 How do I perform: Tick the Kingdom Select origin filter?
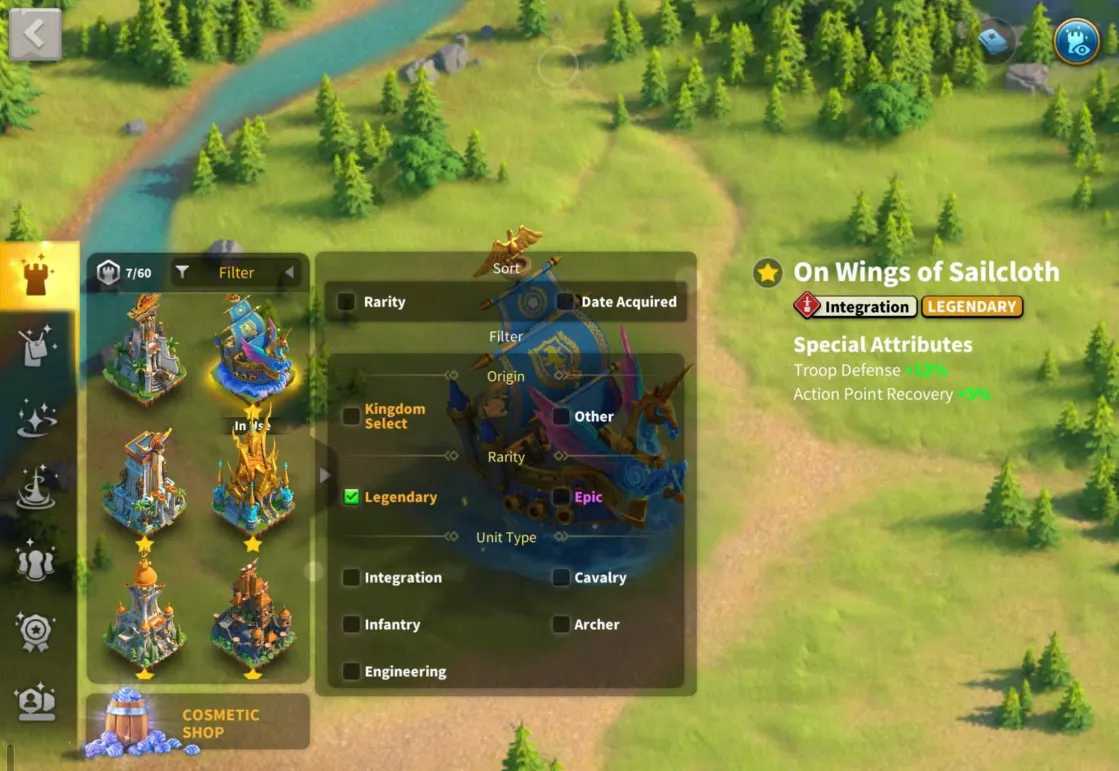(351, 416)
